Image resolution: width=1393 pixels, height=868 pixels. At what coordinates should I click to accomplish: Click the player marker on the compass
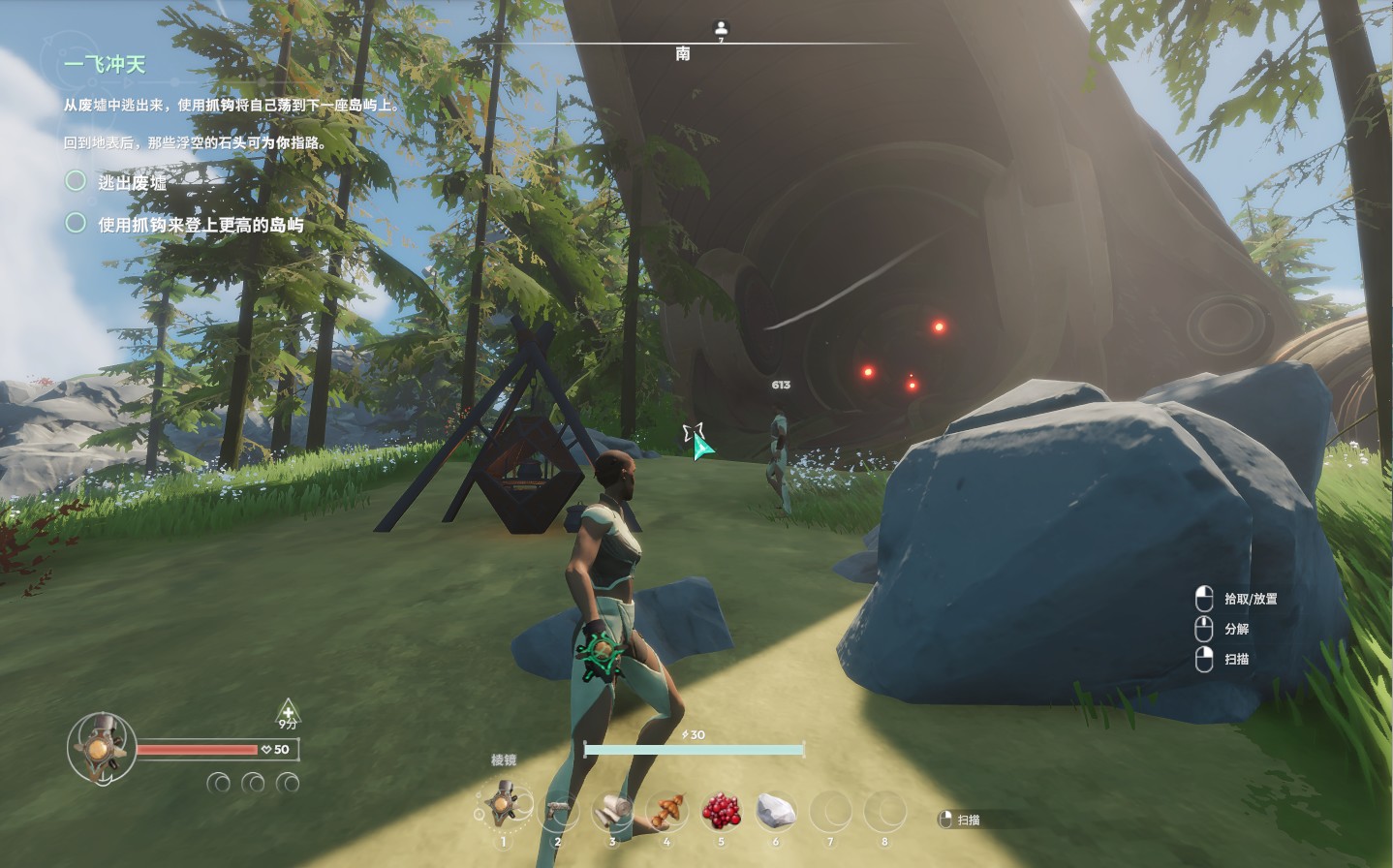tap(720, 28)
